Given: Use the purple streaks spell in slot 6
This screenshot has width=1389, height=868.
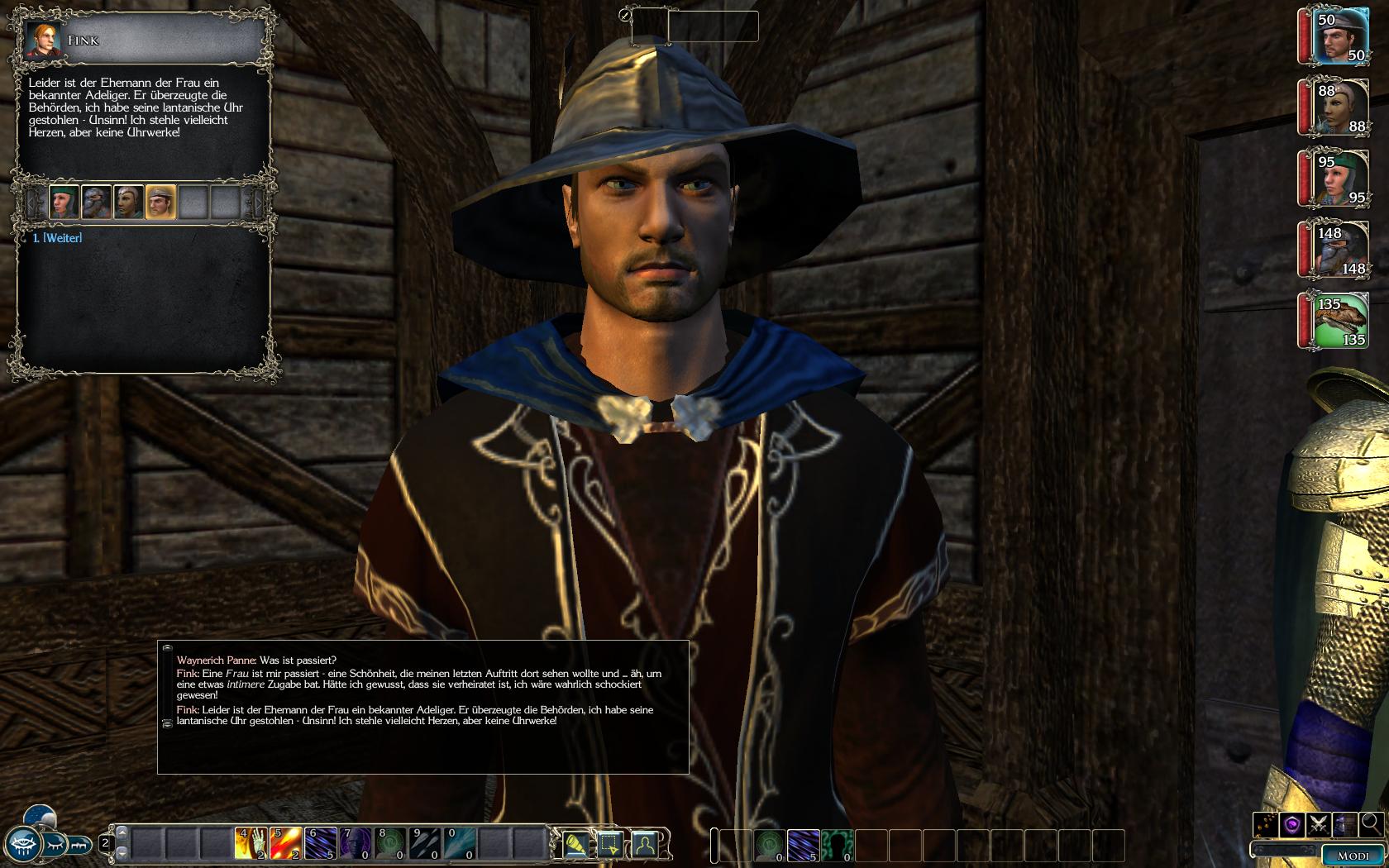Looking at the screenshot, I should [320, 844].
